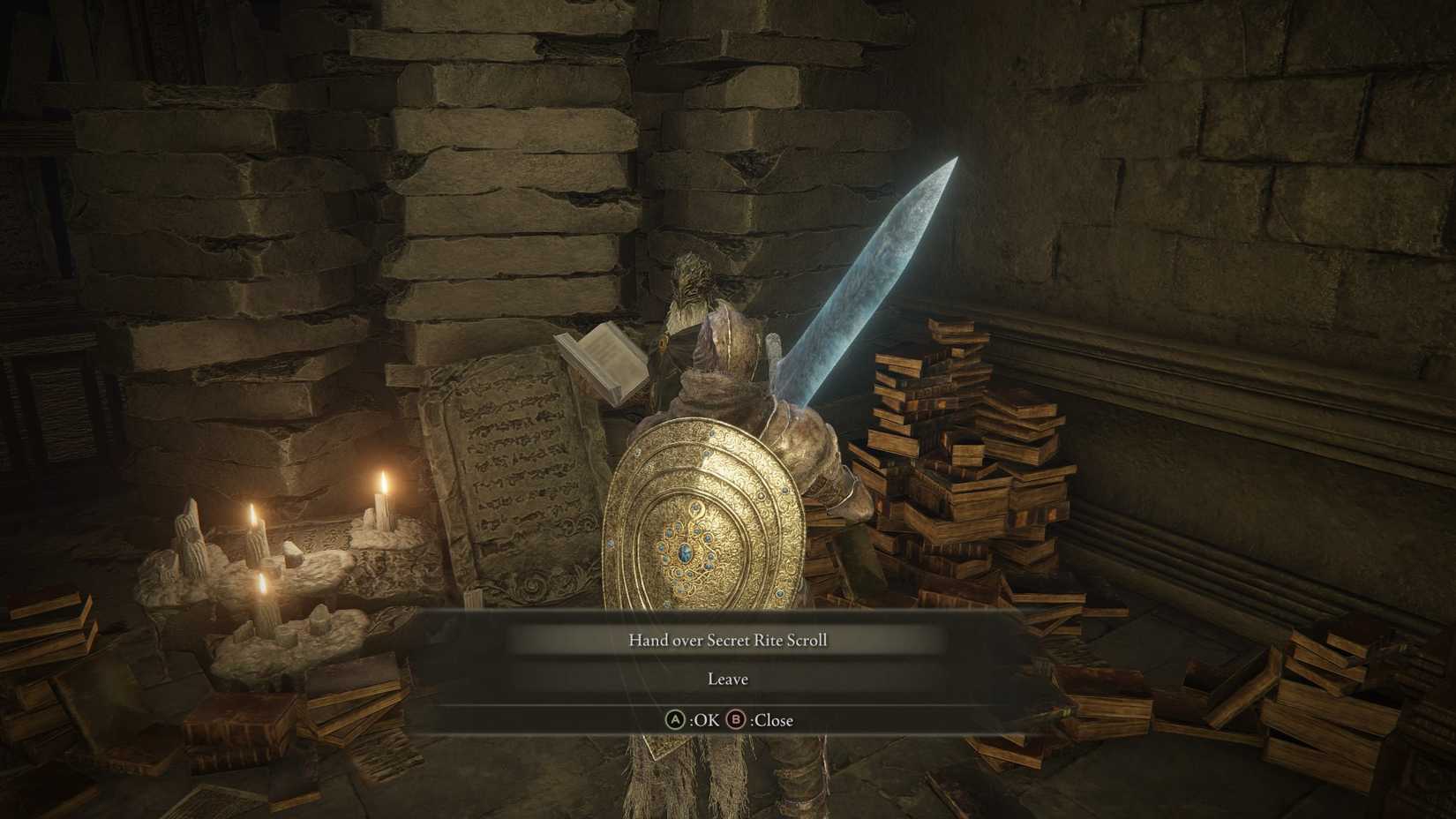Click the A:OK button prompt icon
1456x819 pixels.
[676, 718]
